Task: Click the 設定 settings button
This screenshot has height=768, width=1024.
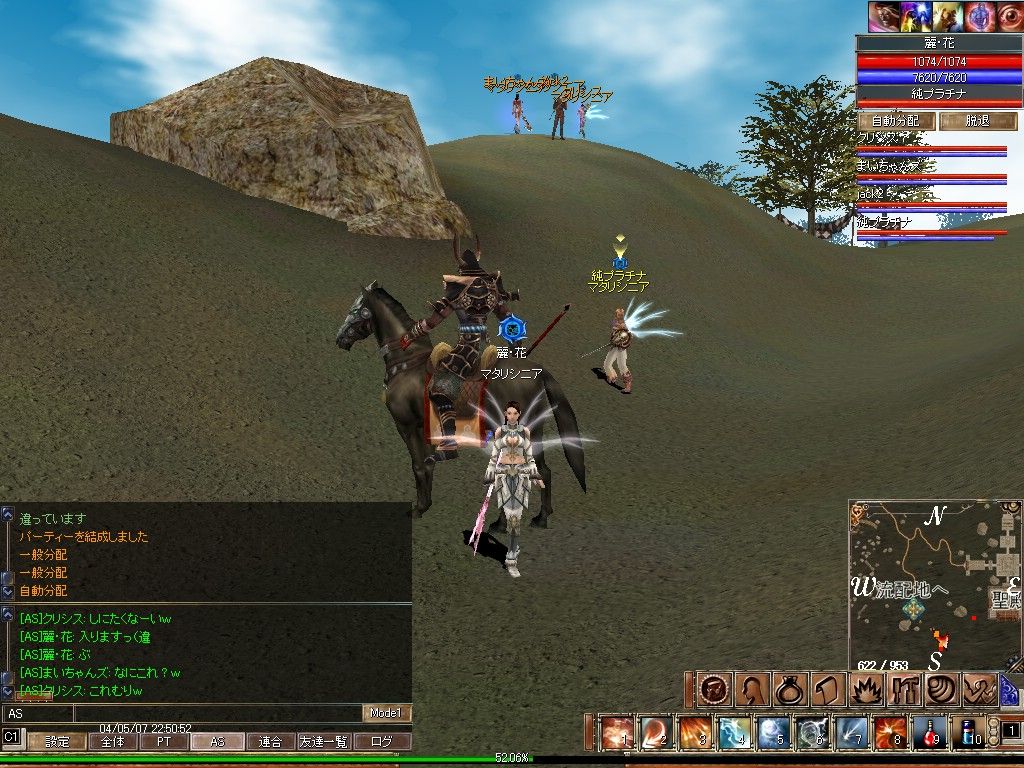Action: coord(57,742)
